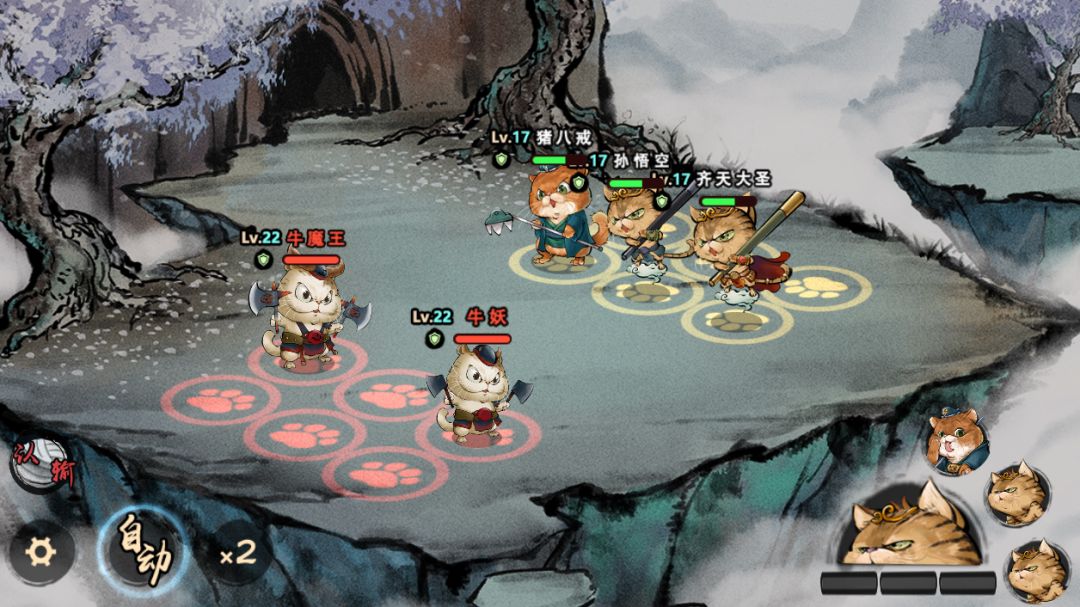Change battle speed with the ×2 button

(237, 552)
